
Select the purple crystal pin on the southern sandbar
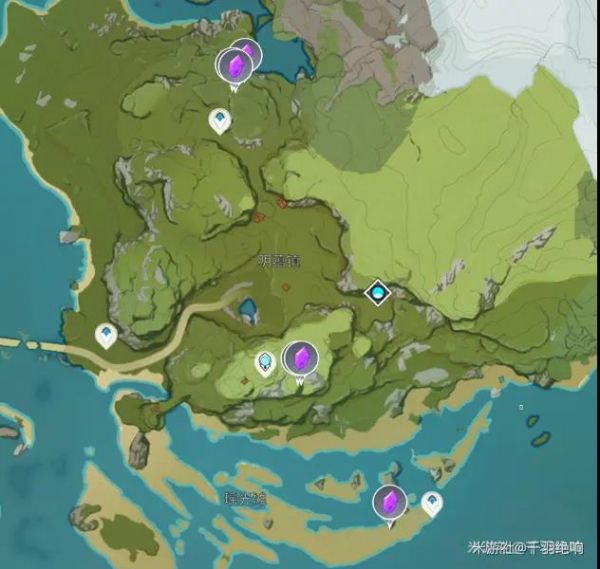pos(389,503)
